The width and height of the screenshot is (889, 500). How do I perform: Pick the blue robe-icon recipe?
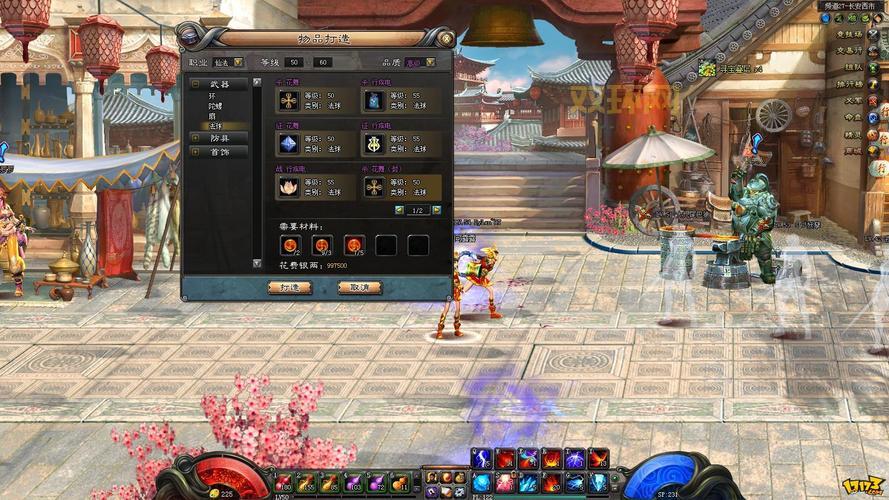374,100
